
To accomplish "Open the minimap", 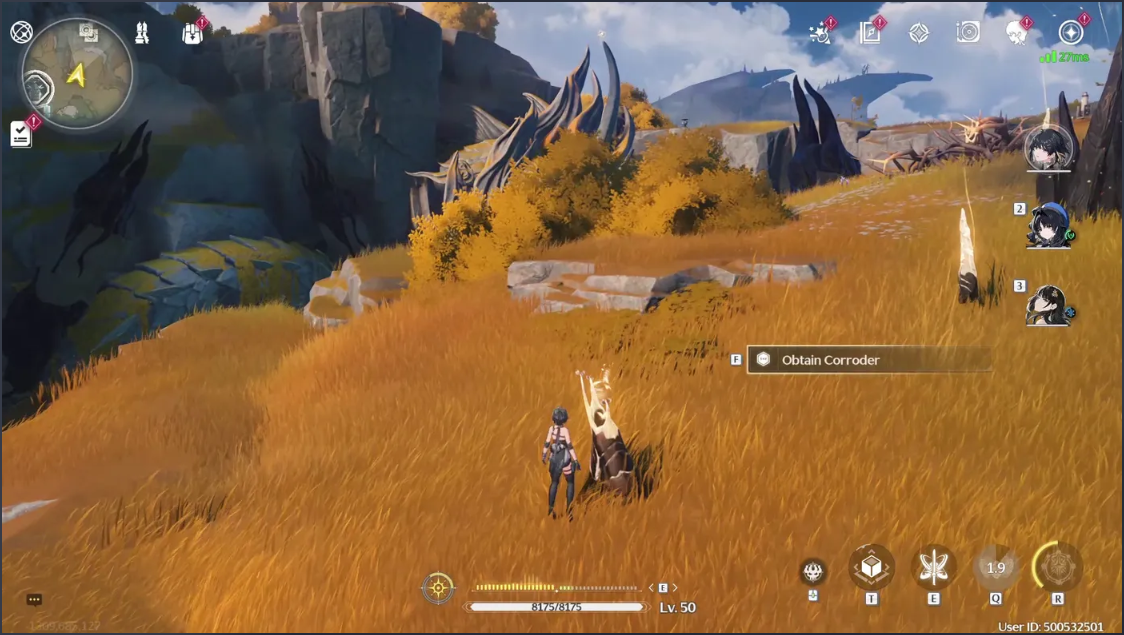I will point(77,73).
